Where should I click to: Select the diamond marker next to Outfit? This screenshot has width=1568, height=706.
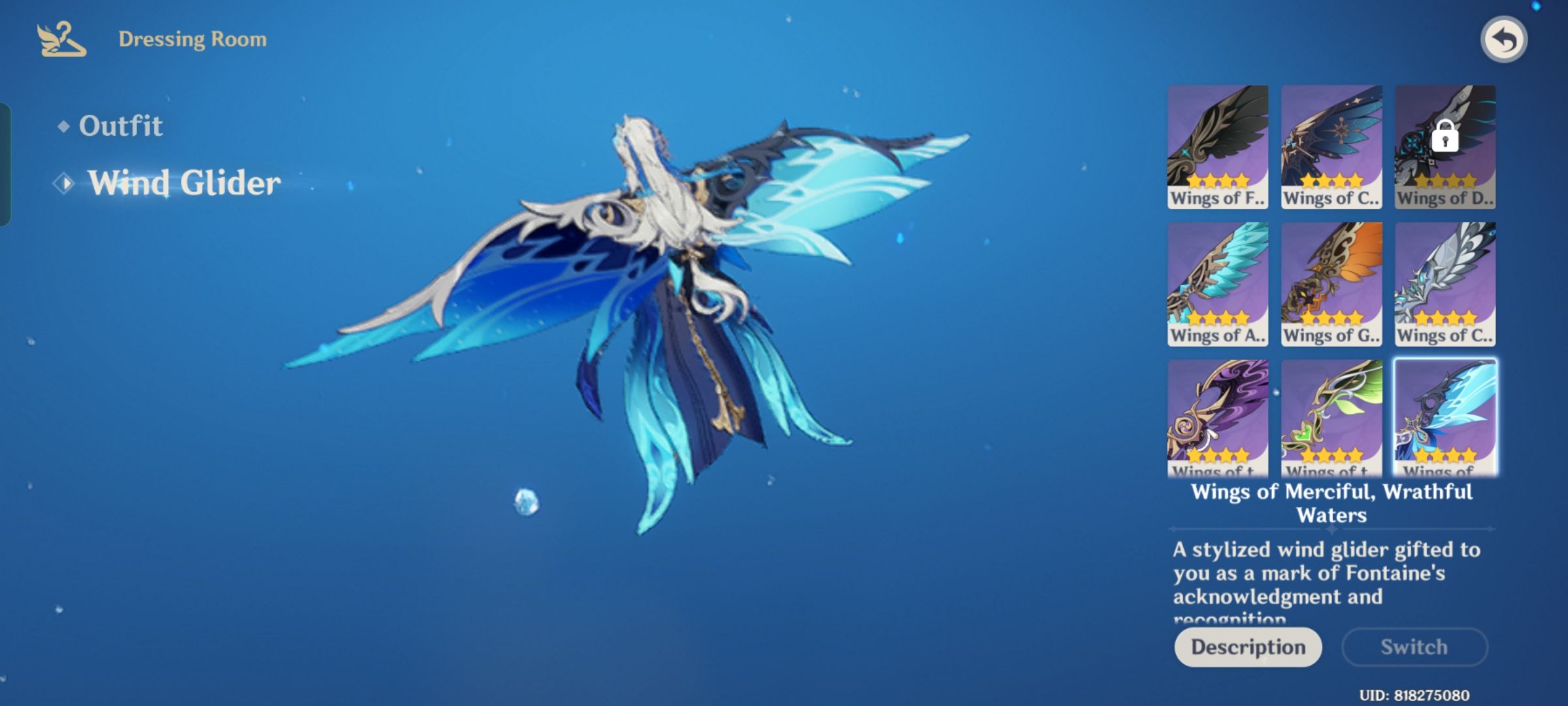coord(64,126)
